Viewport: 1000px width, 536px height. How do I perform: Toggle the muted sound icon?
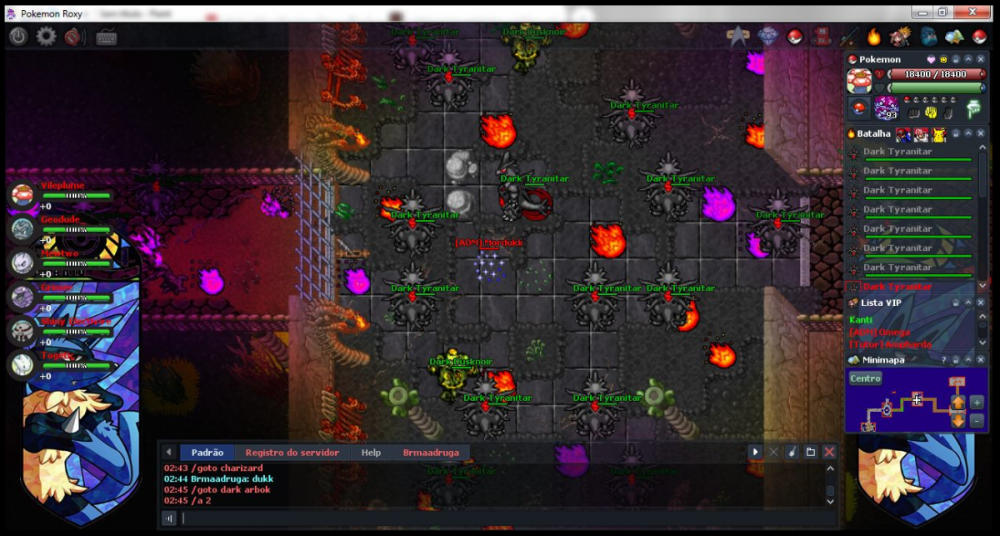[74, 36]
